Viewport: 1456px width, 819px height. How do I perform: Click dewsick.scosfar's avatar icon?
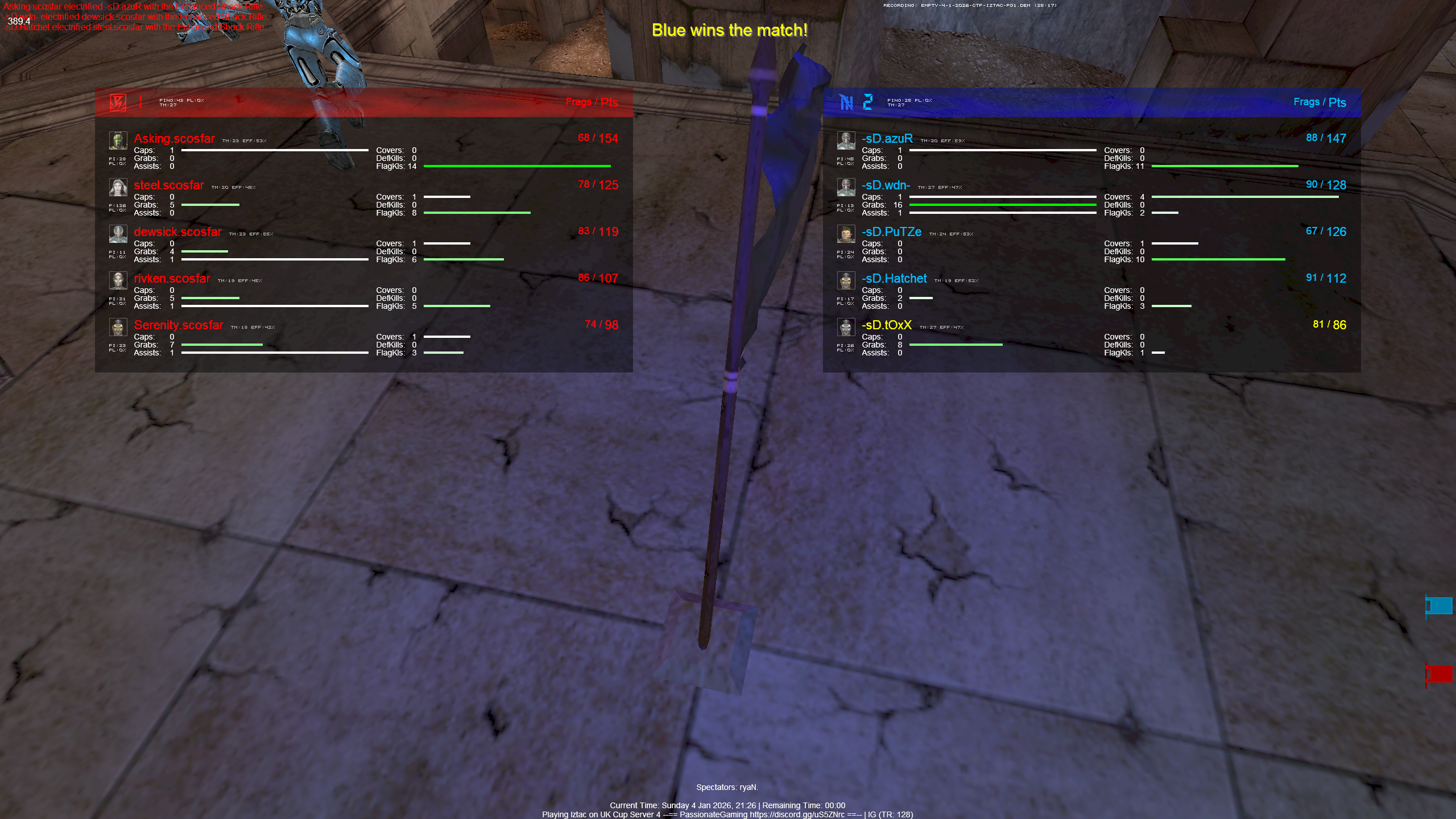[118, 234]
